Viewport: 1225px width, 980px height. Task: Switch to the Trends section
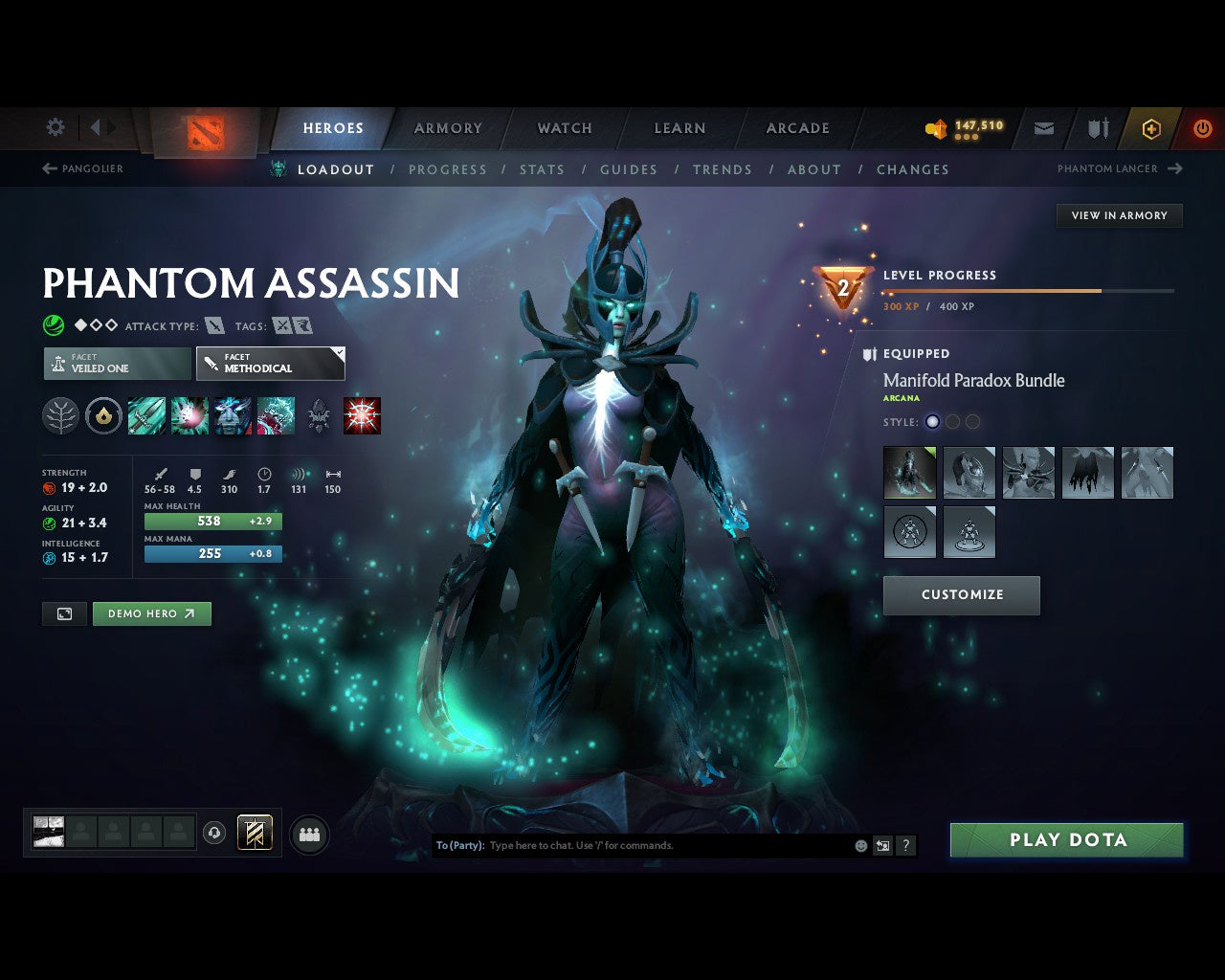tap(723, 169)
